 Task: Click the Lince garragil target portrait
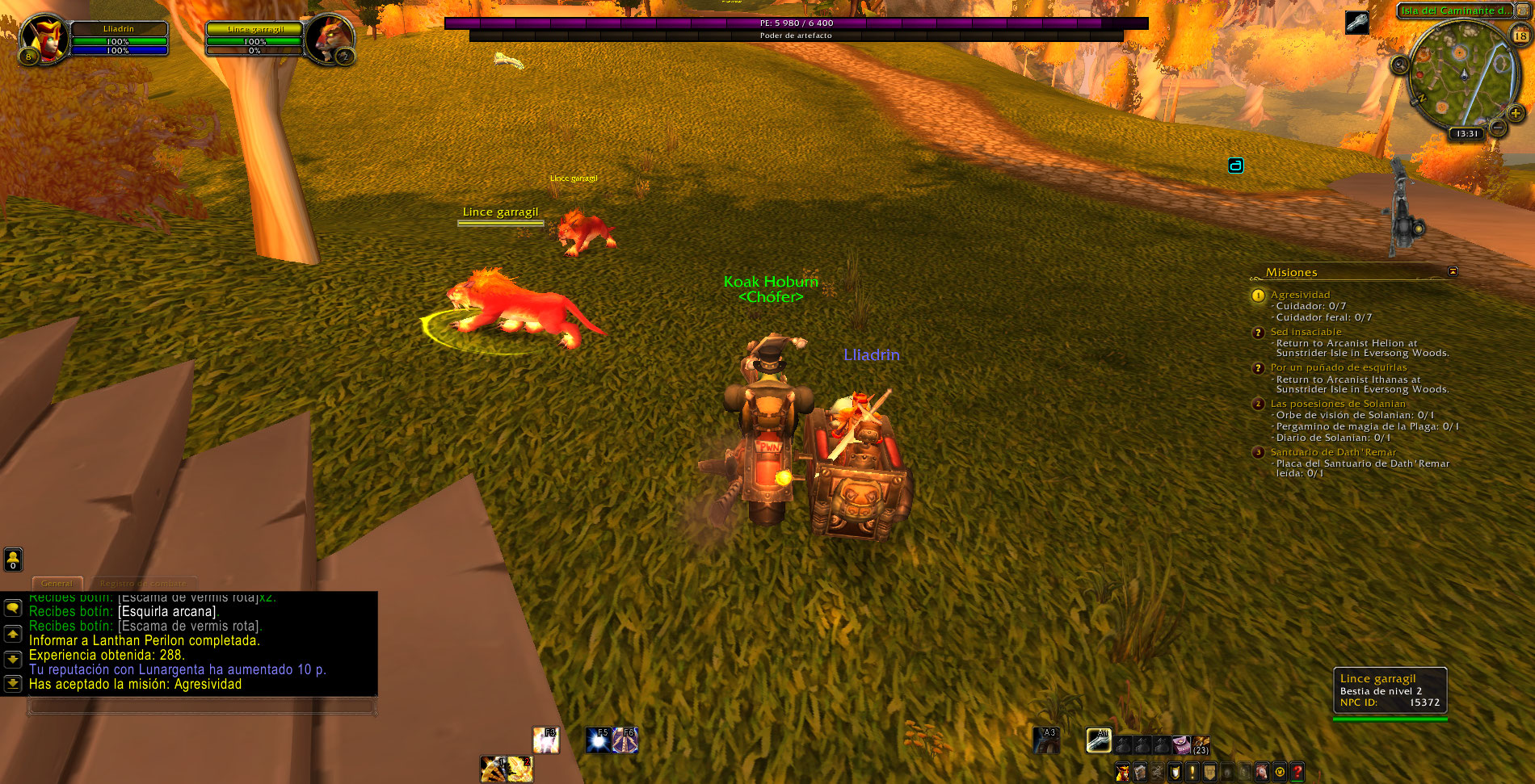coord(328,38)
